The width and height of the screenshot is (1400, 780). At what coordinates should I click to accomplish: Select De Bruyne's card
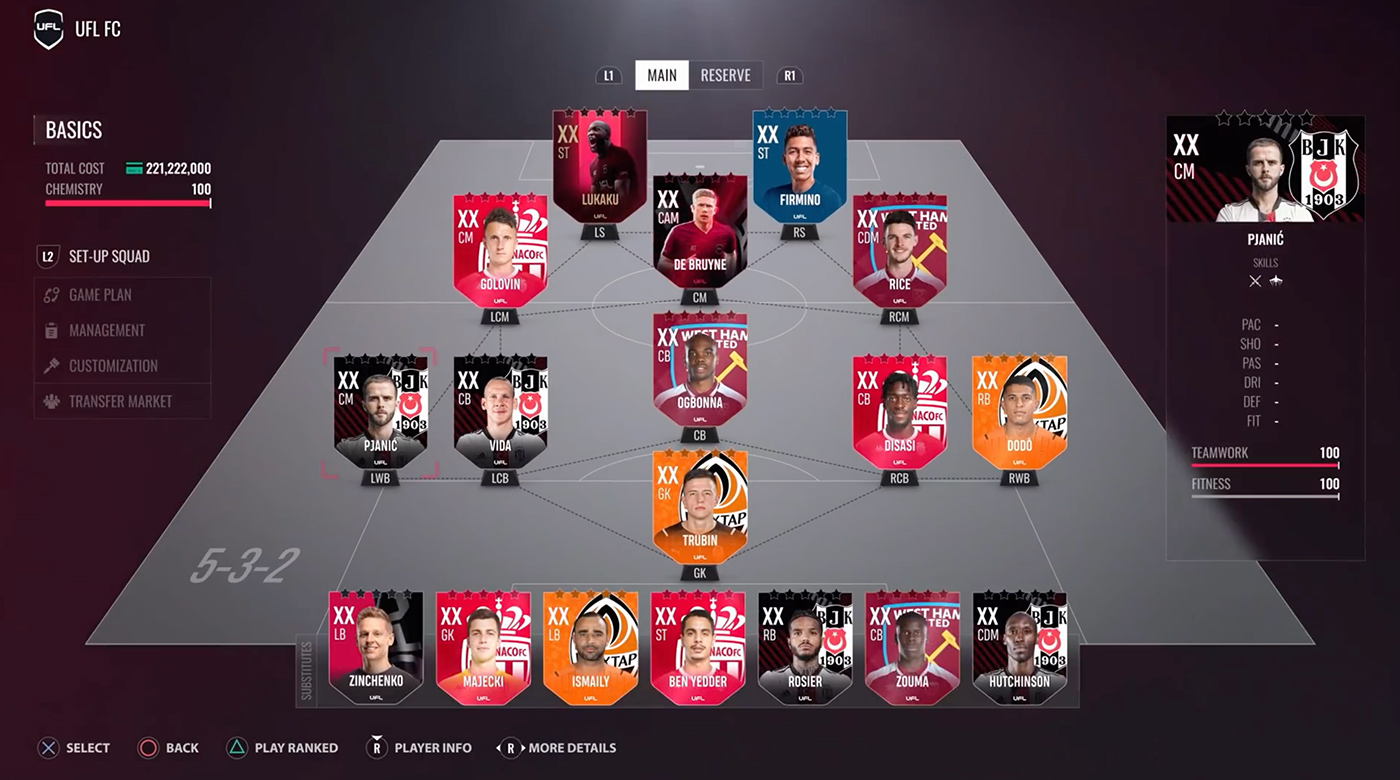tap(700, 232)
